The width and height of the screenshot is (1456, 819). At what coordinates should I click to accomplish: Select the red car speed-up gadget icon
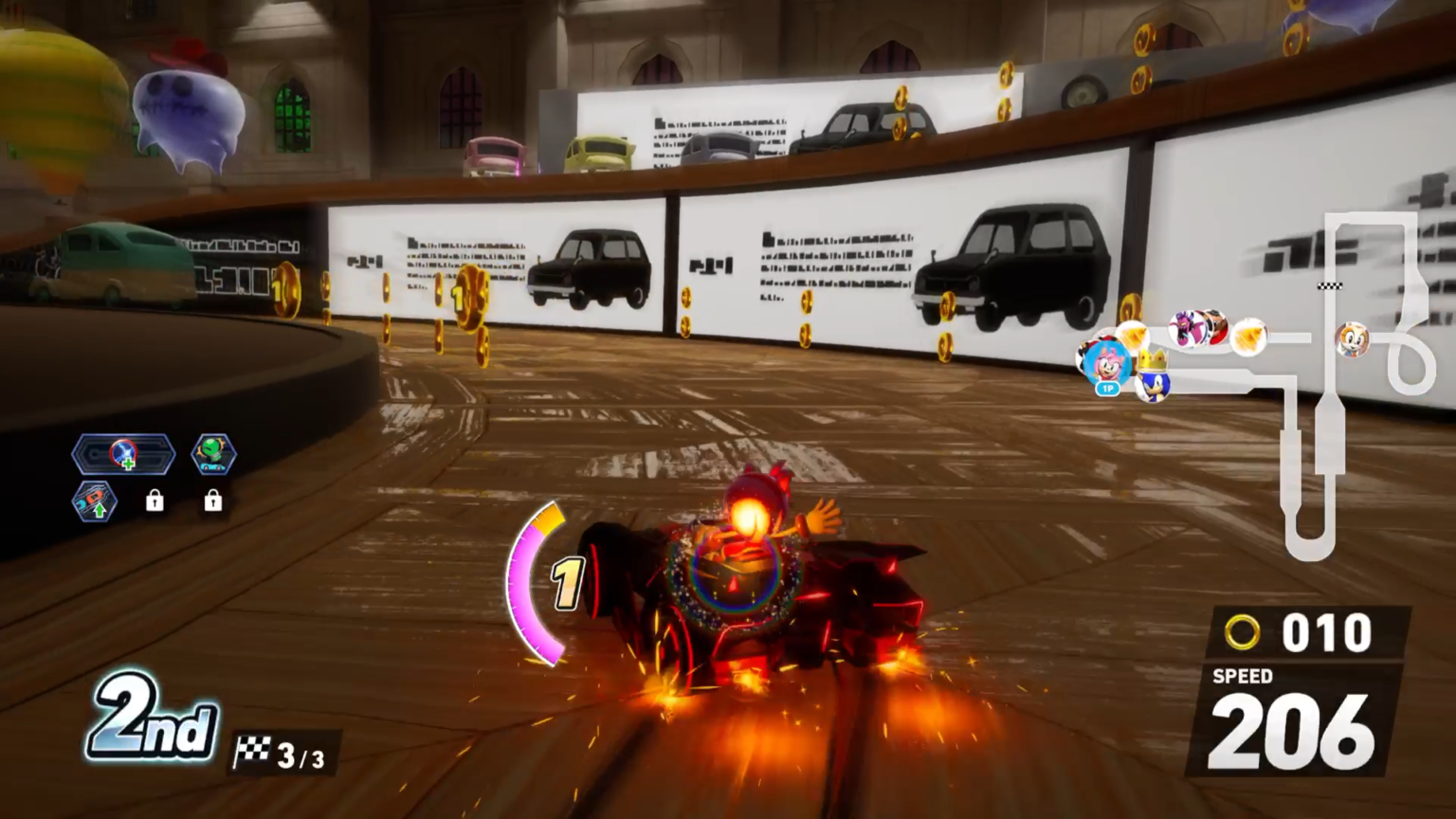tap(95, 501)
